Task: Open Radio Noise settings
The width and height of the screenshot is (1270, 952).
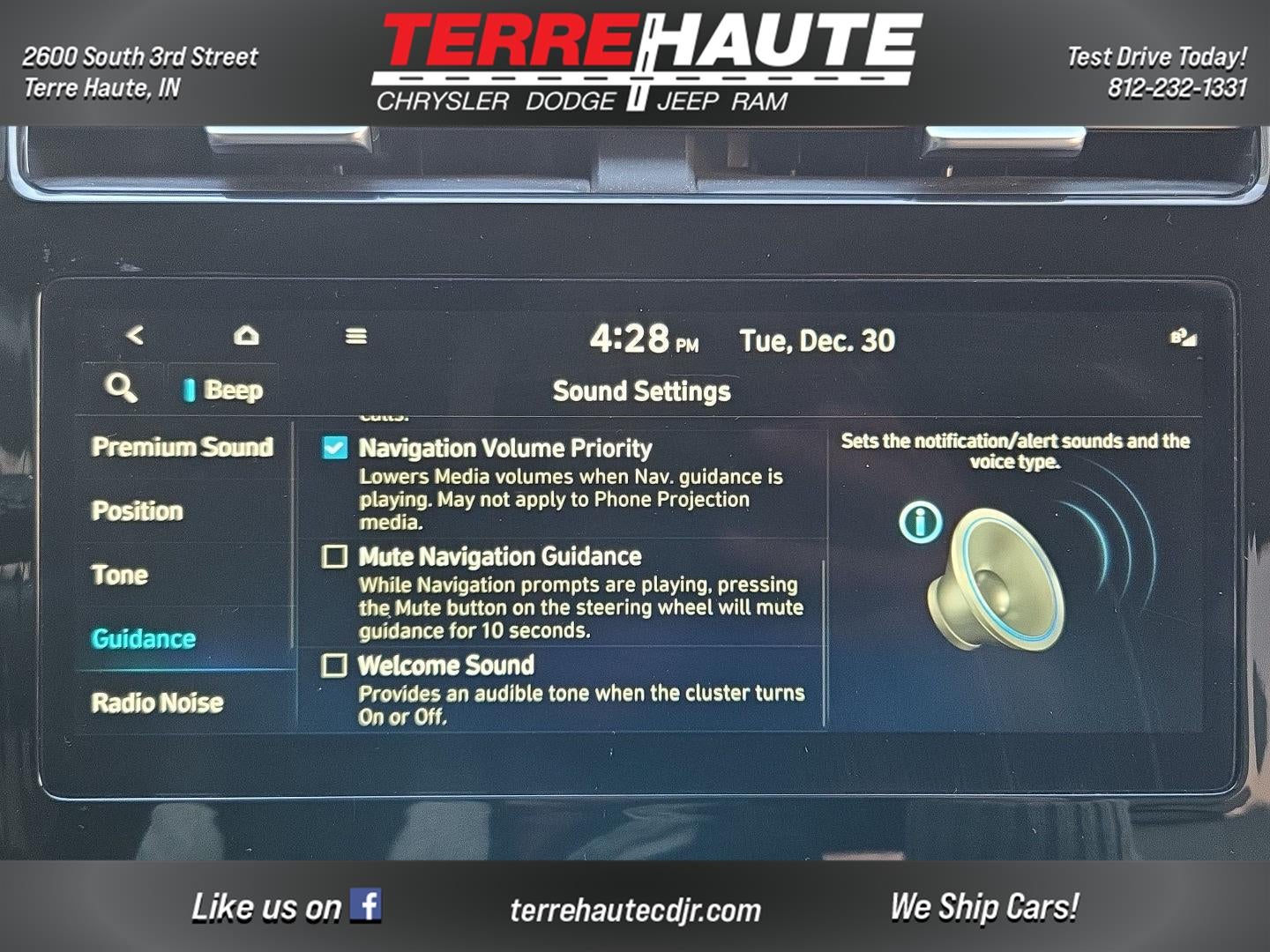Action: tap(158, 703)
